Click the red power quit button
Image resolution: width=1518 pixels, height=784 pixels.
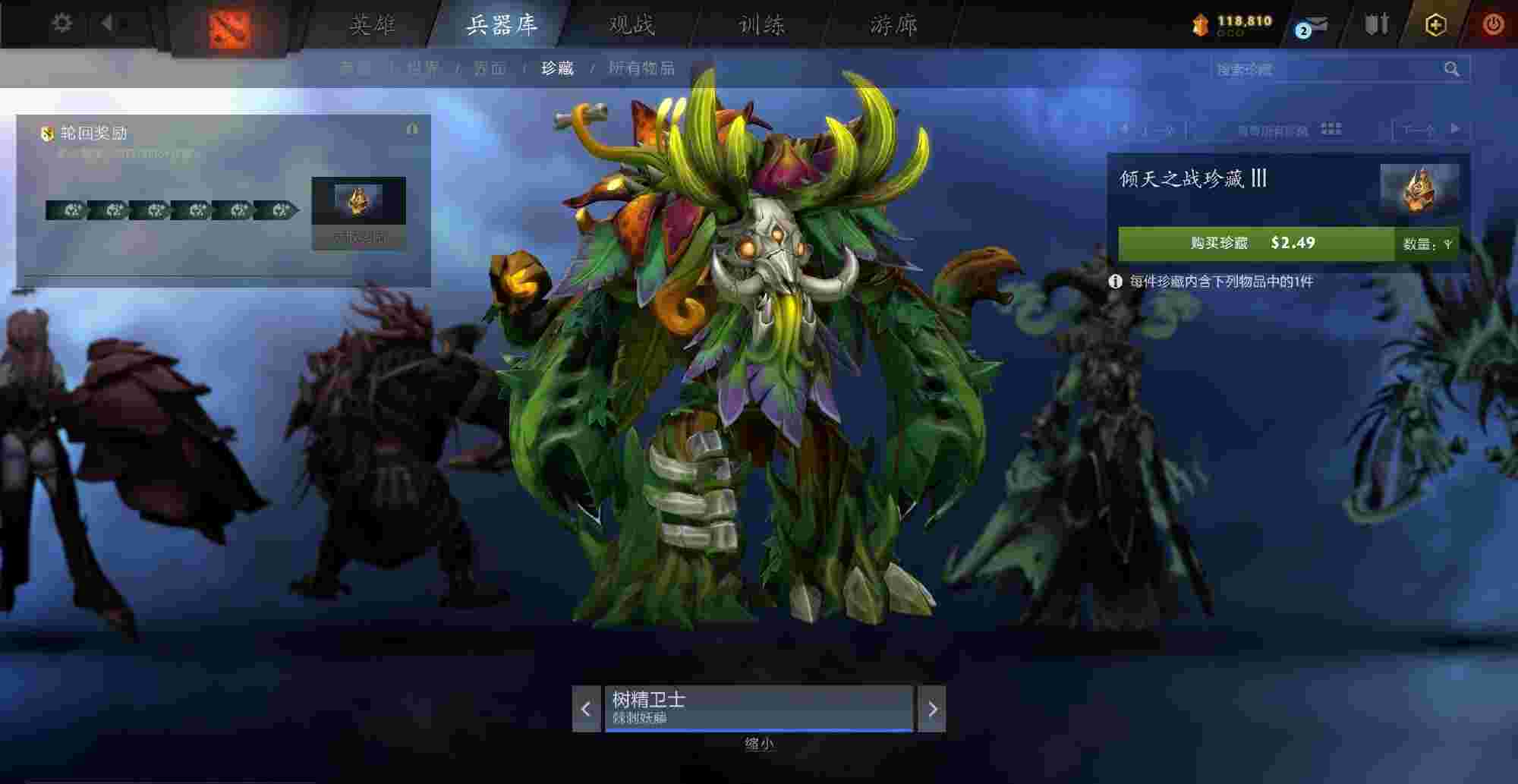click(x=1493, y=24)
